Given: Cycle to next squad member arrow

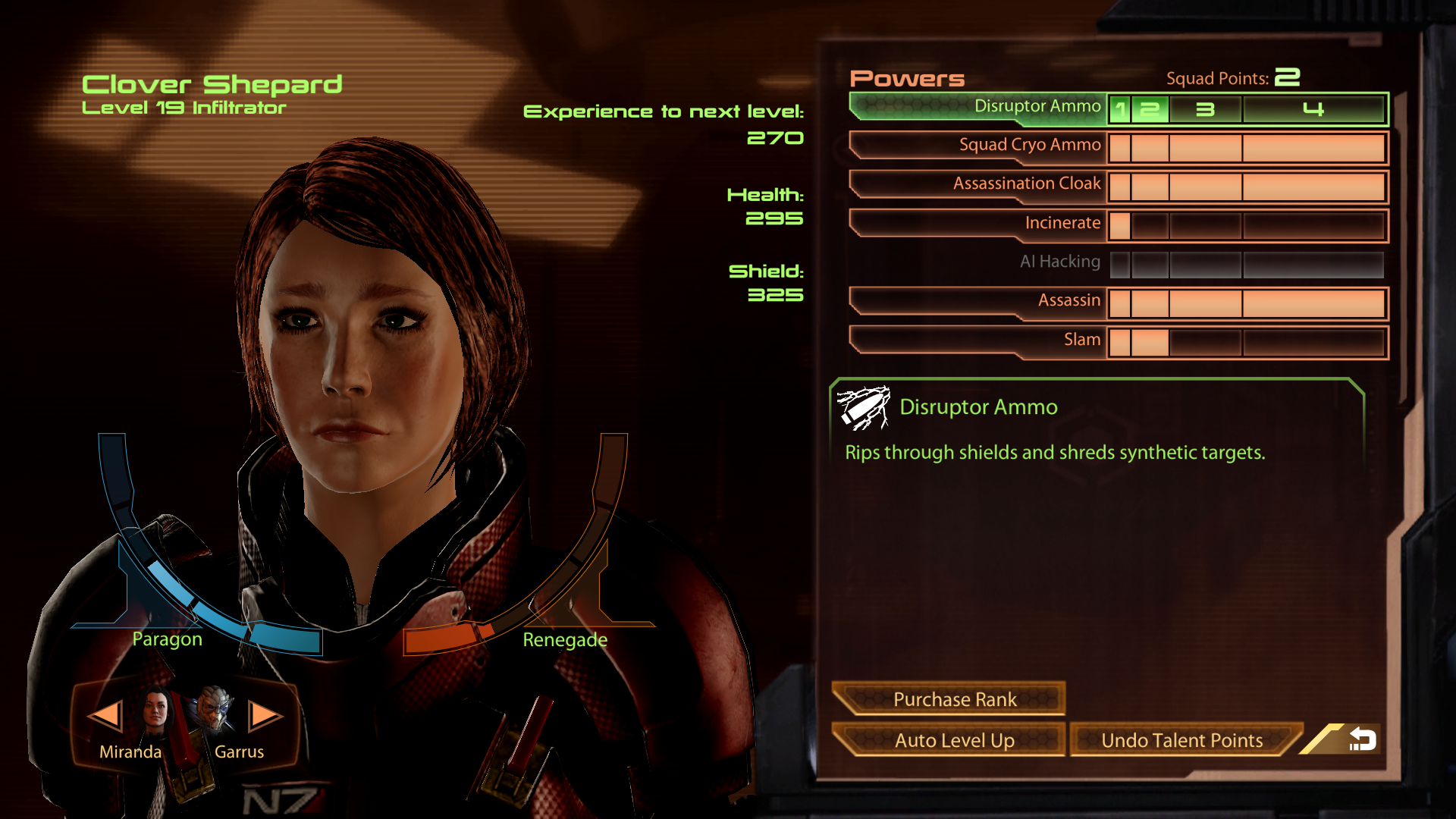Looking at the screenshot, I should [265, 715].
